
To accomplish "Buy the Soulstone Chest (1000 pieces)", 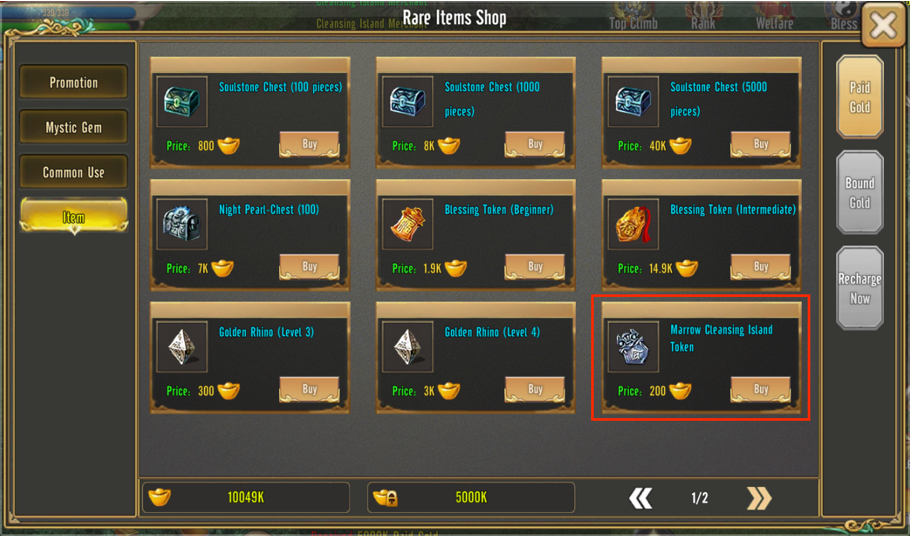I will [x=535, y=145].
